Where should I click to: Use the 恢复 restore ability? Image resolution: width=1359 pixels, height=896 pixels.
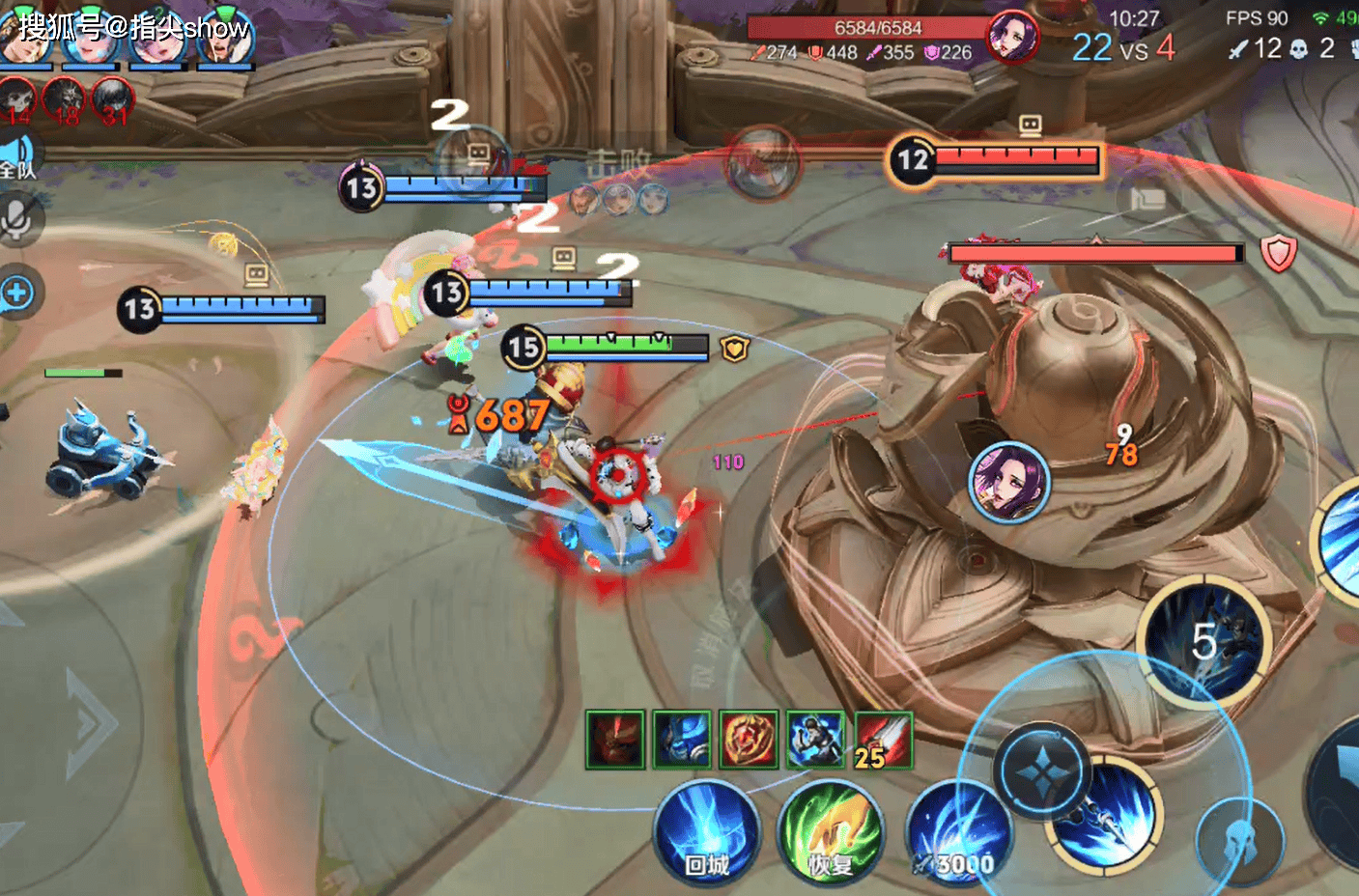(x=831, y=833)
